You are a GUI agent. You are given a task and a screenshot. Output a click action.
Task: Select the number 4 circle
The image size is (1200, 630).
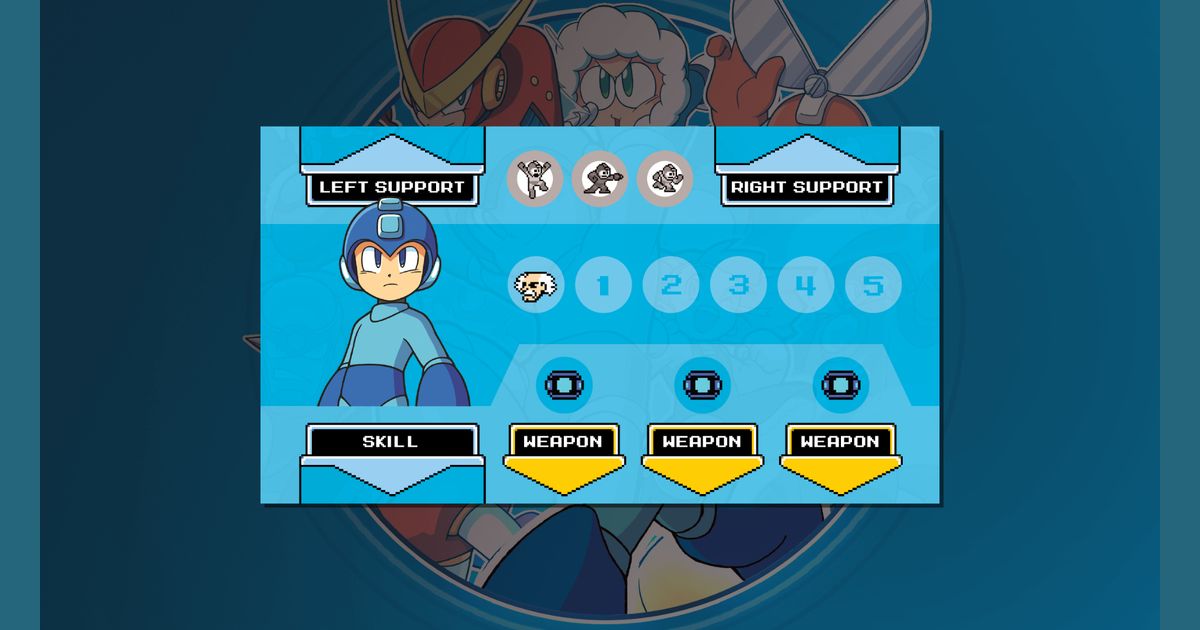pos(806,286)
